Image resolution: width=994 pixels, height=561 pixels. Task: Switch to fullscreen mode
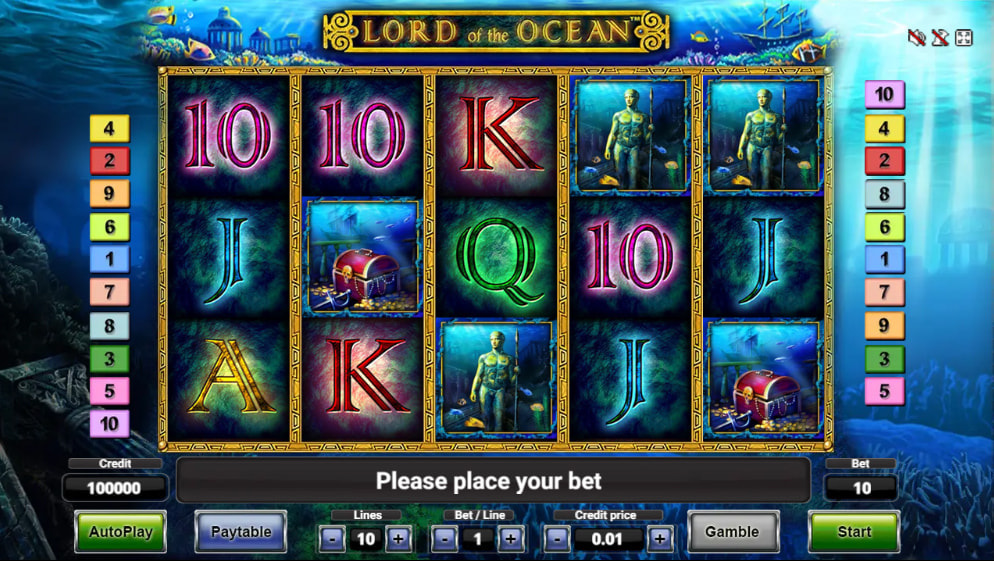(964, 38)
